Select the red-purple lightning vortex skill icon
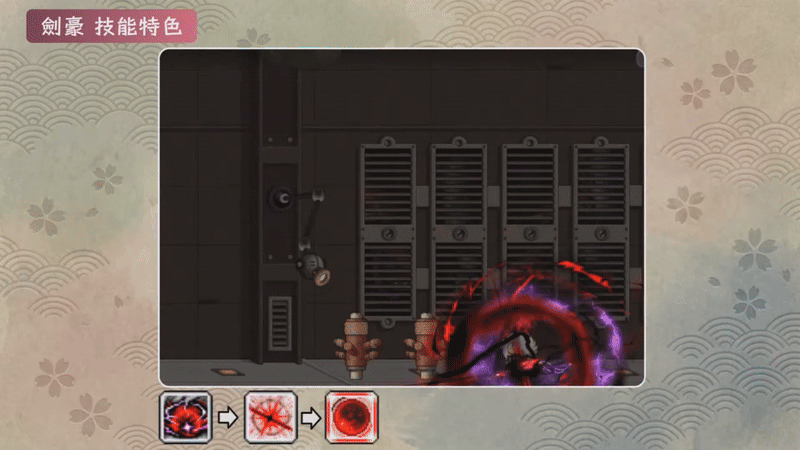 [x=185, y=417]
